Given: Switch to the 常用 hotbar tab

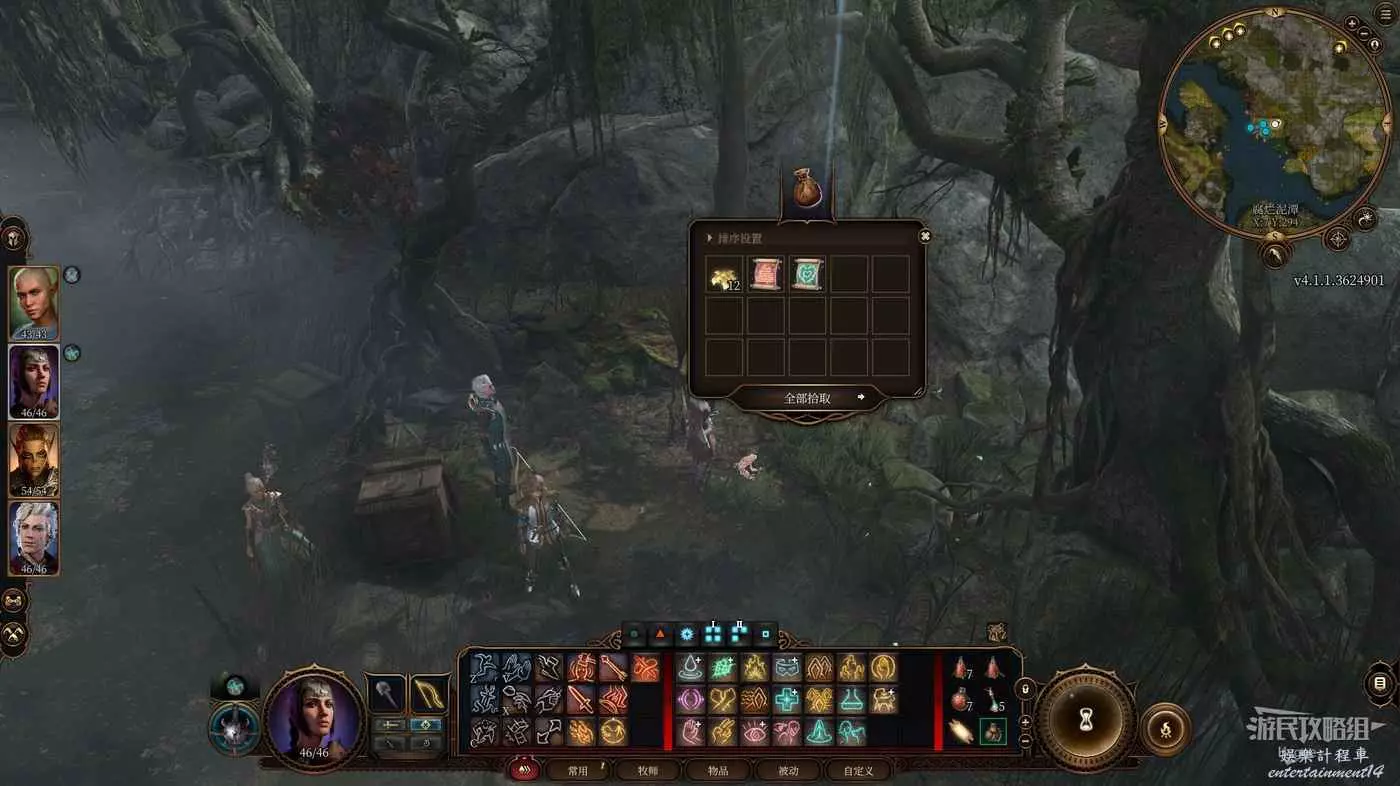Looking at the screenshot, I should click(x=578, y=770).
